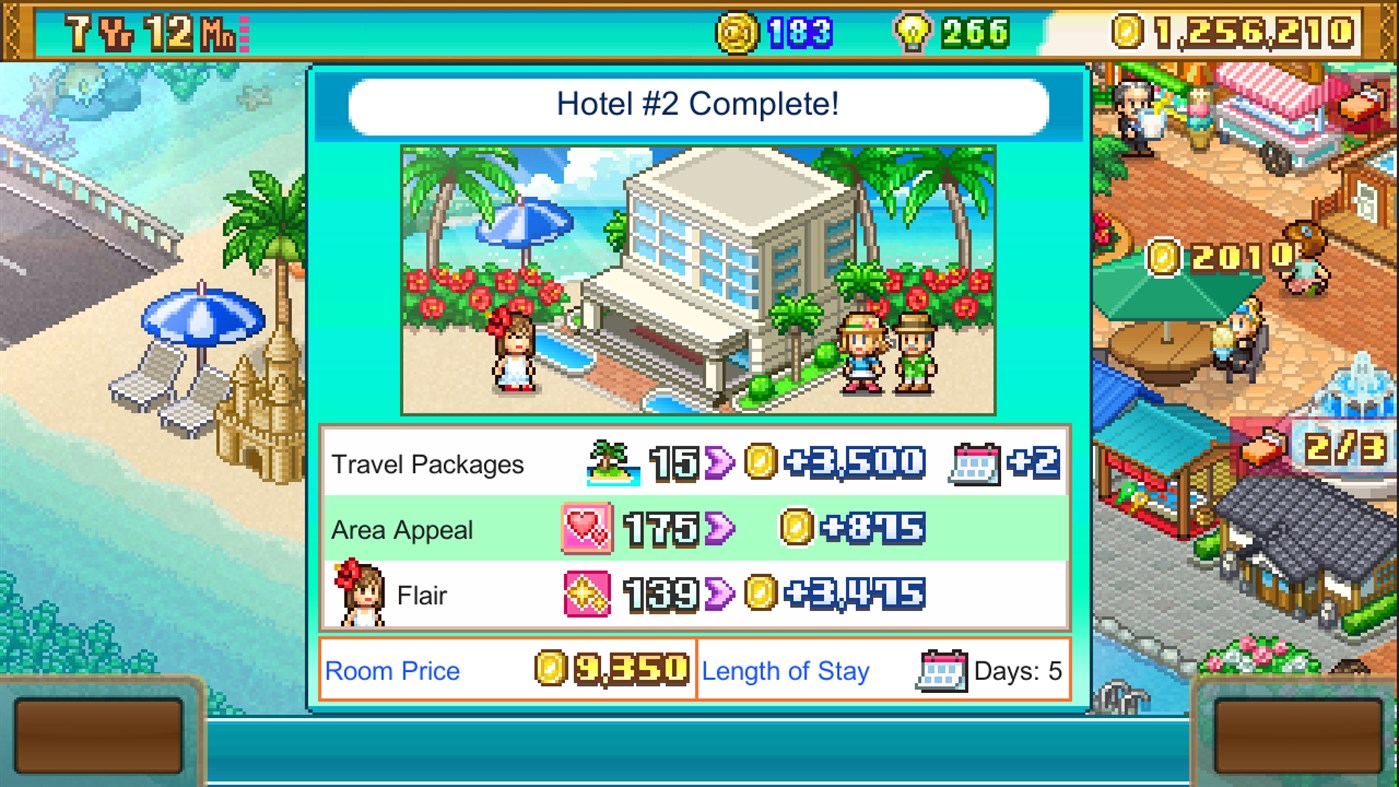Click the Room Price blue label
The width and height of the screenshot is (1399, 787).
(x=391, y=671)
